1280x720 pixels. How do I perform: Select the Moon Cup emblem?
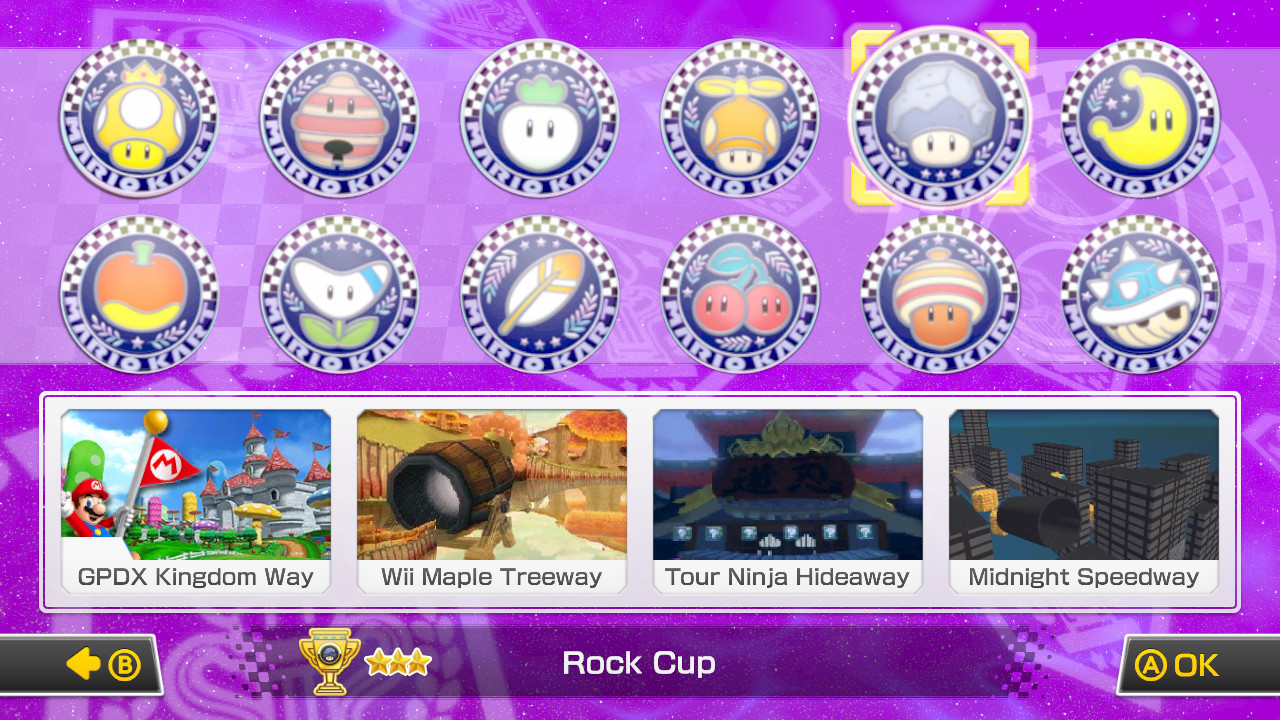click(x=1138, y=119)
